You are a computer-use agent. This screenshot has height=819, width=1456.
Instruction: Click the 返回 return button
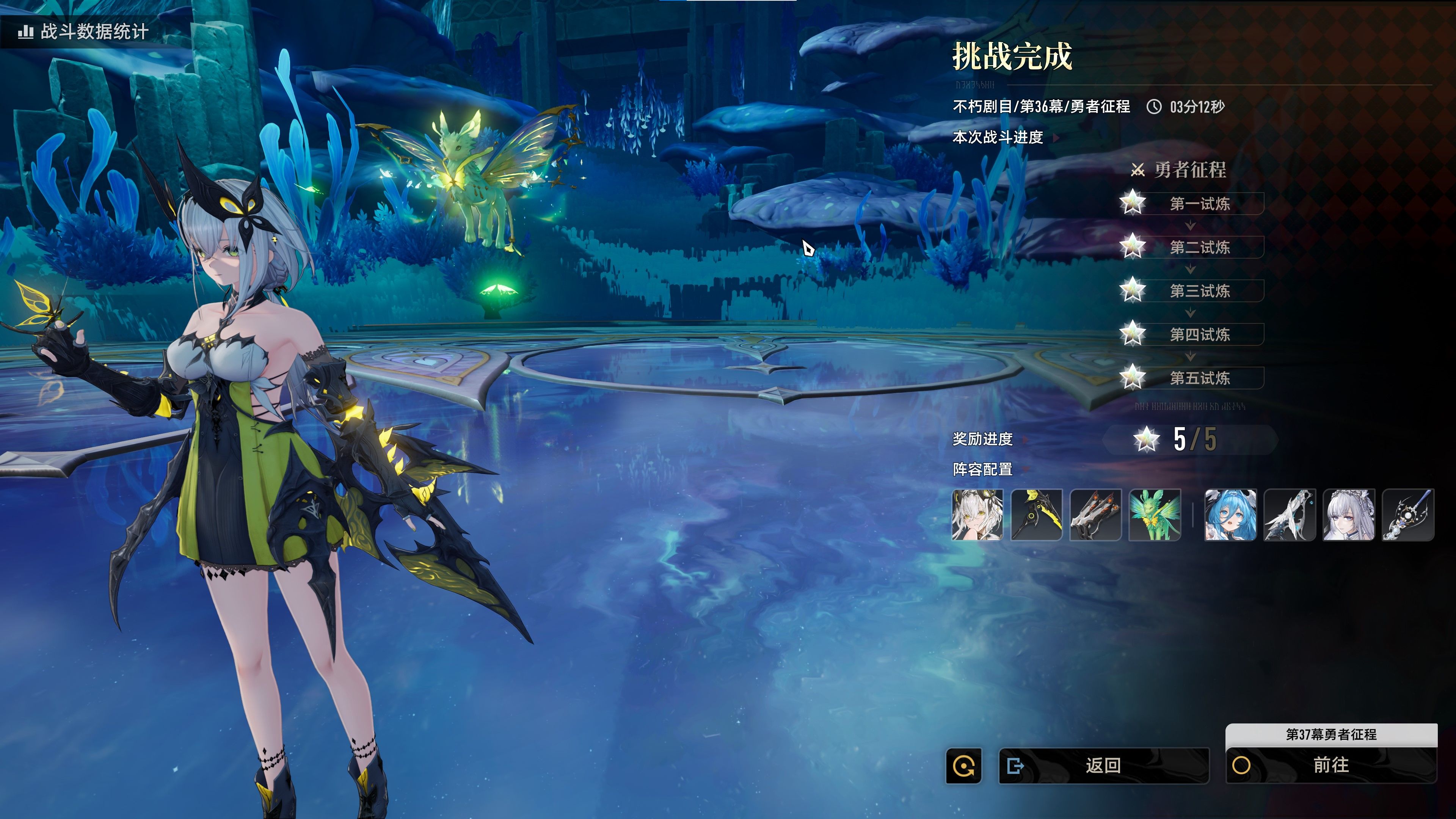coord(1103,765)
